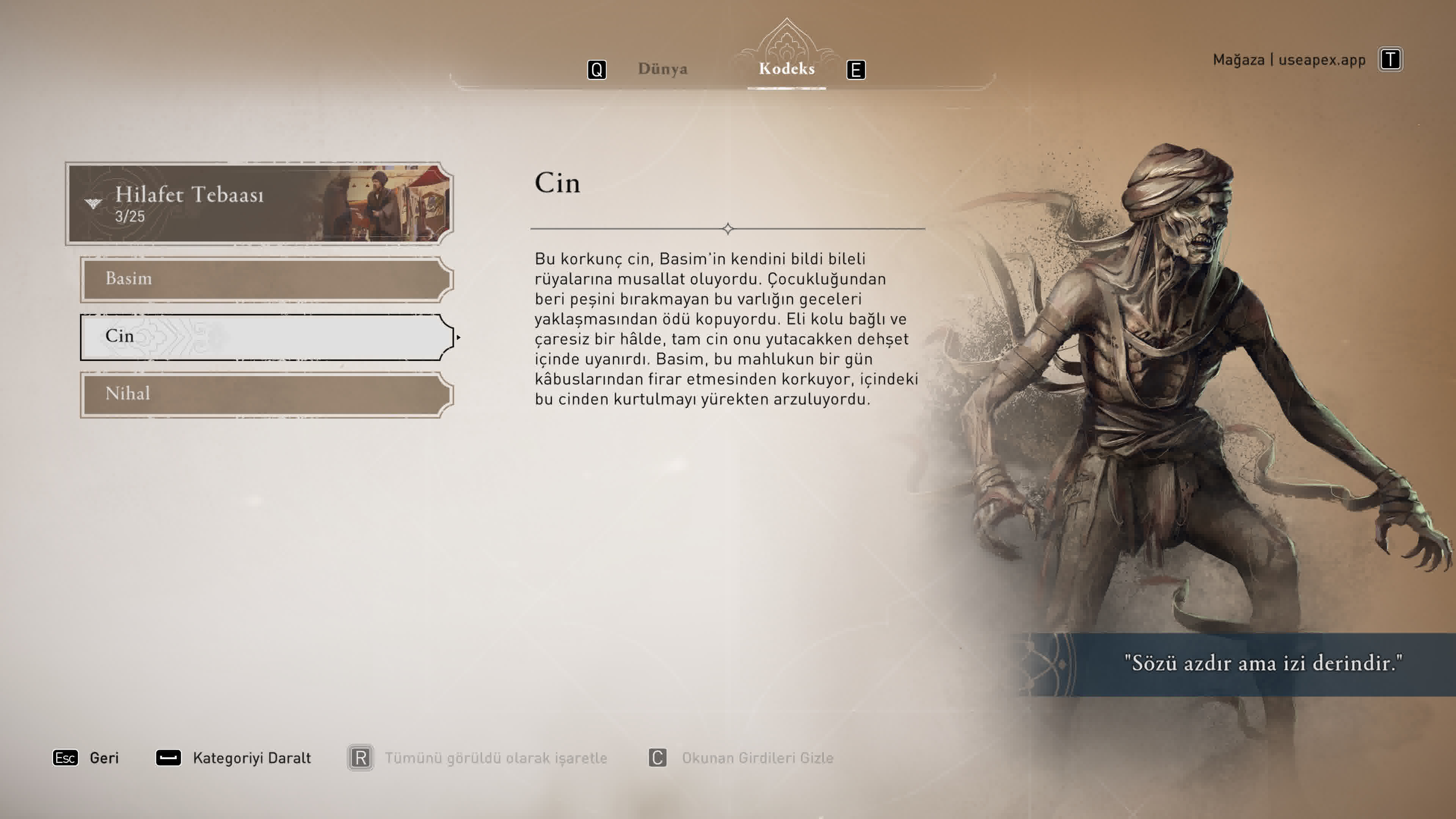This screenshot has width=1456, height=819.
Task: Choose Tümünü görüldü olarak işaretle
Action: (x=478, y=758)
